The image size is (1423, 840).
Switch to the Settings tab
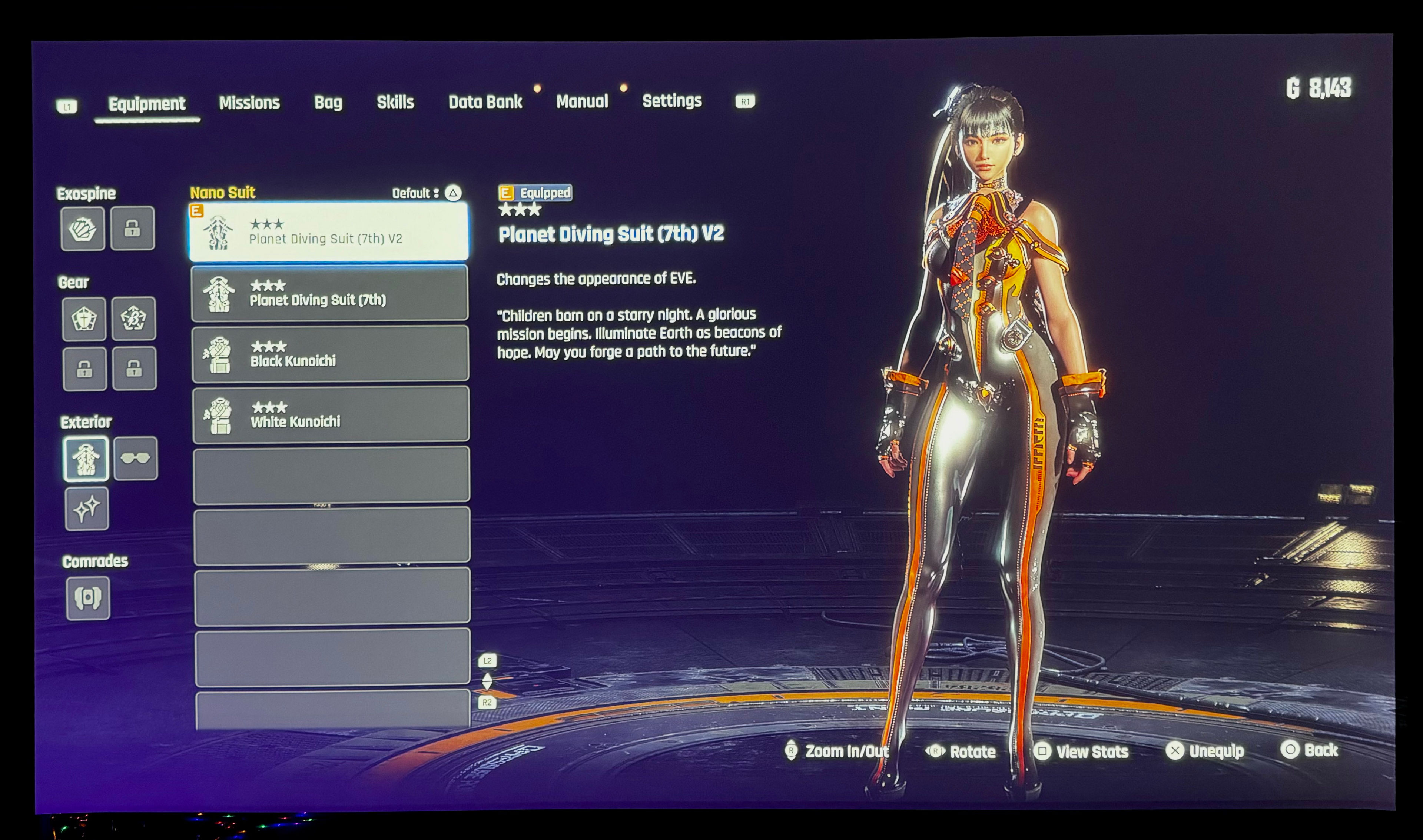671,101
